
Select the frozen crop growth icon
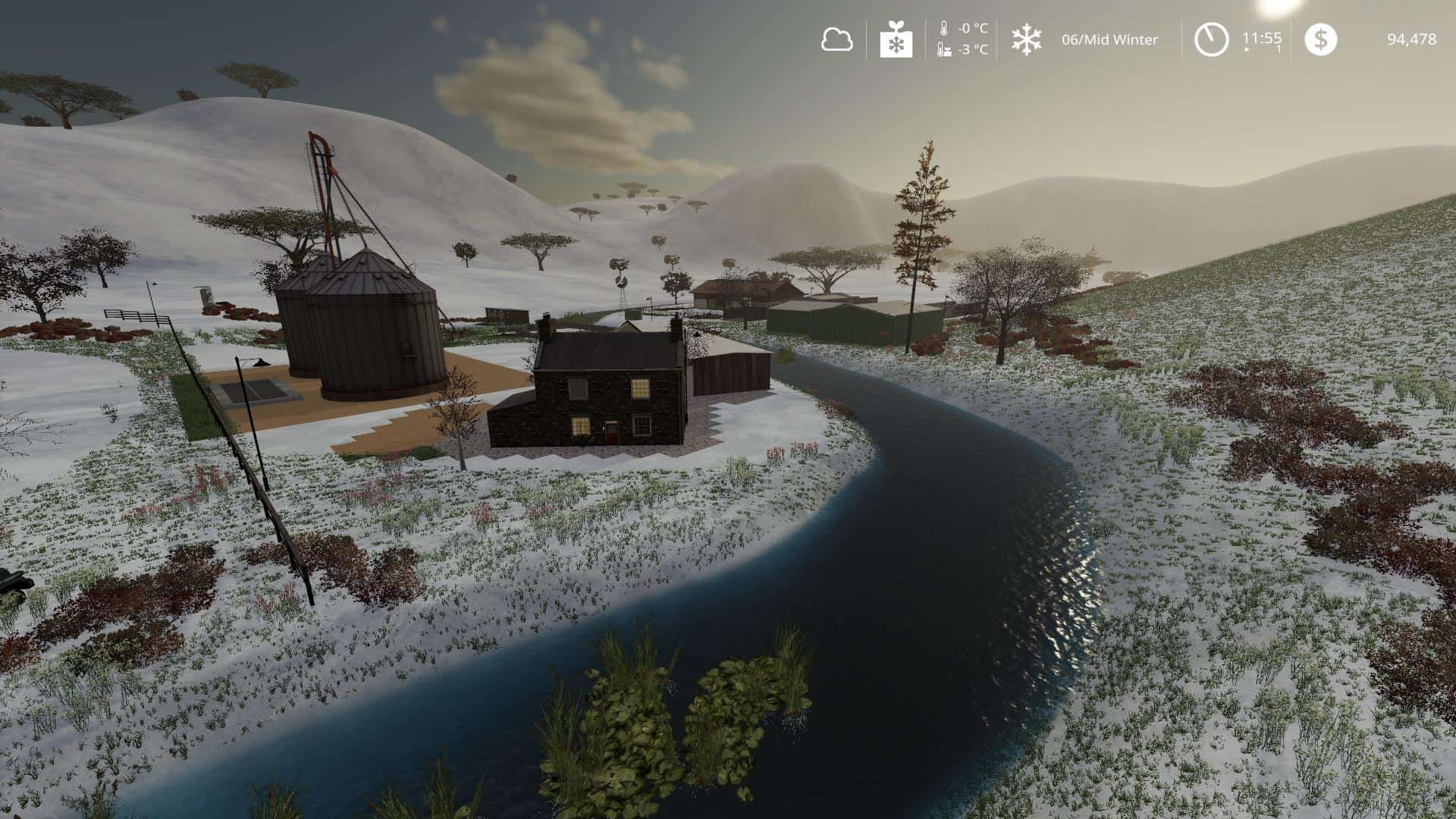[x=896, y=39]
